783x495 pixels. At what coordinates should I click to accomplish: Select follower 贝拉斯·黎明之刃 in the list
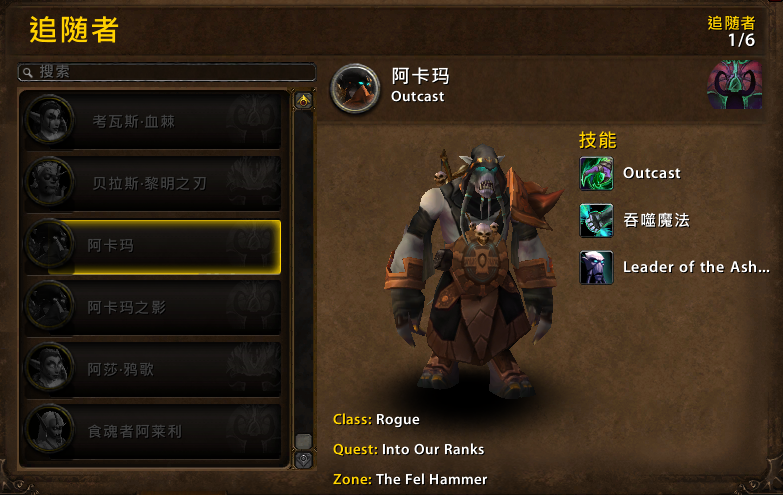[152, 183]
